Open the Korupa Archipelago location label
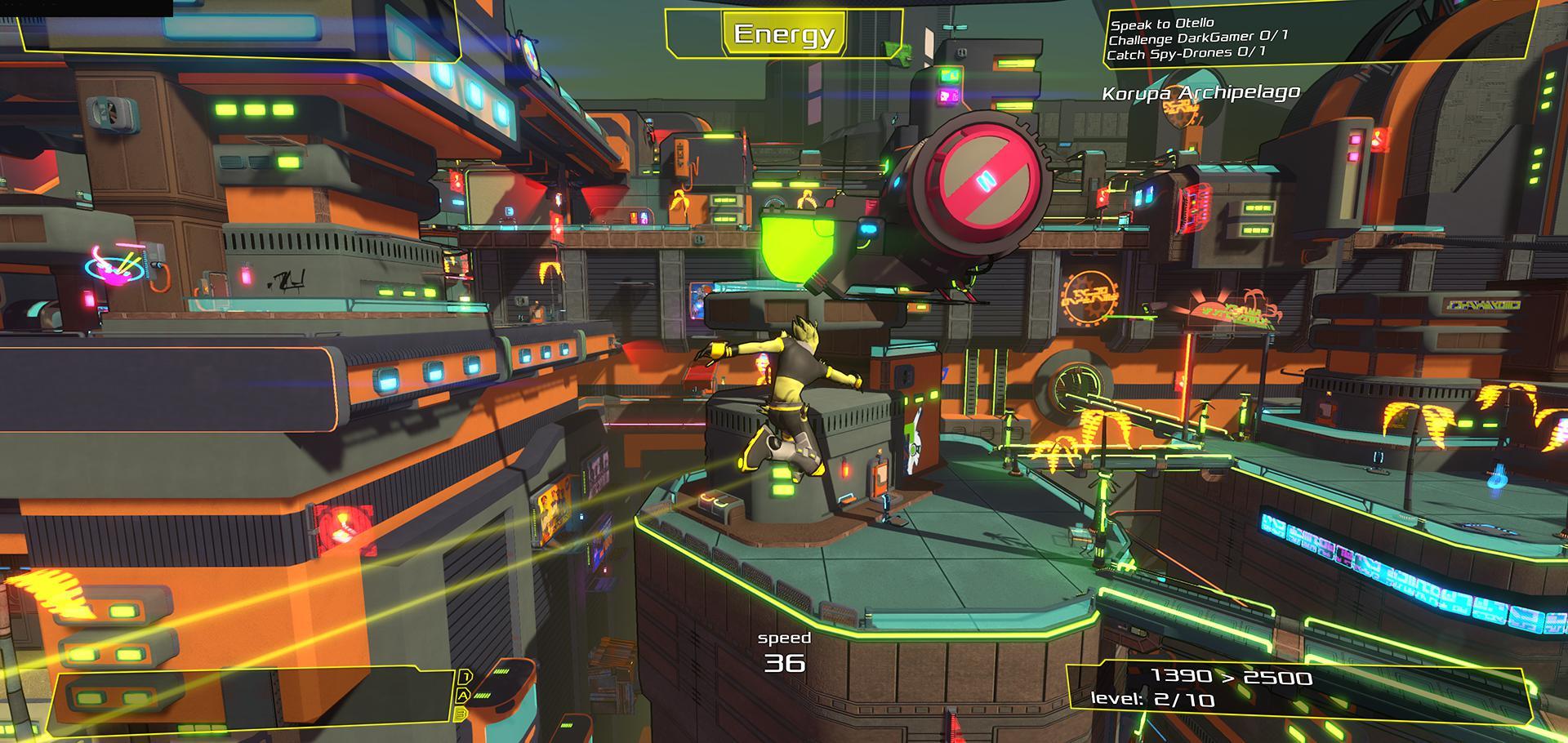1568x743 pixels. 1200,92
